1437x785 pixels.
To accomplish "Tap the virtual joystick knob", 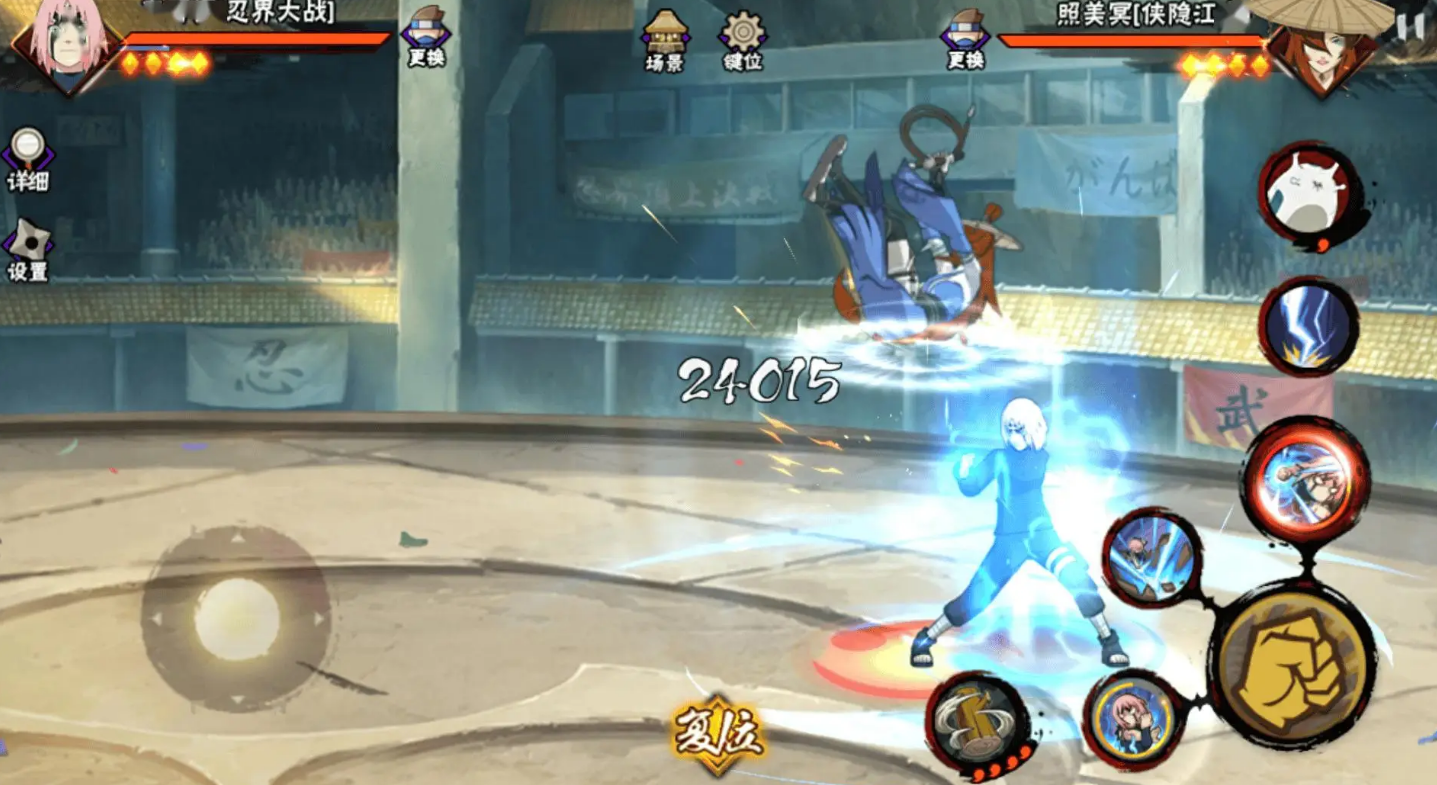I will tap(237, 619).
